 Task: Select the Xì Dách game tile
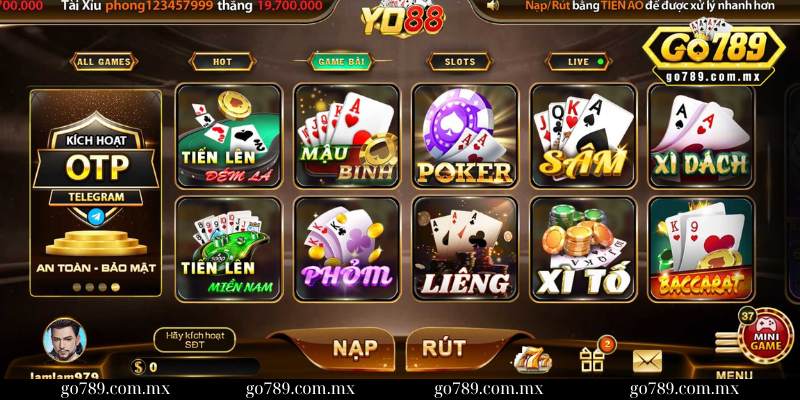tap(700, 136)
